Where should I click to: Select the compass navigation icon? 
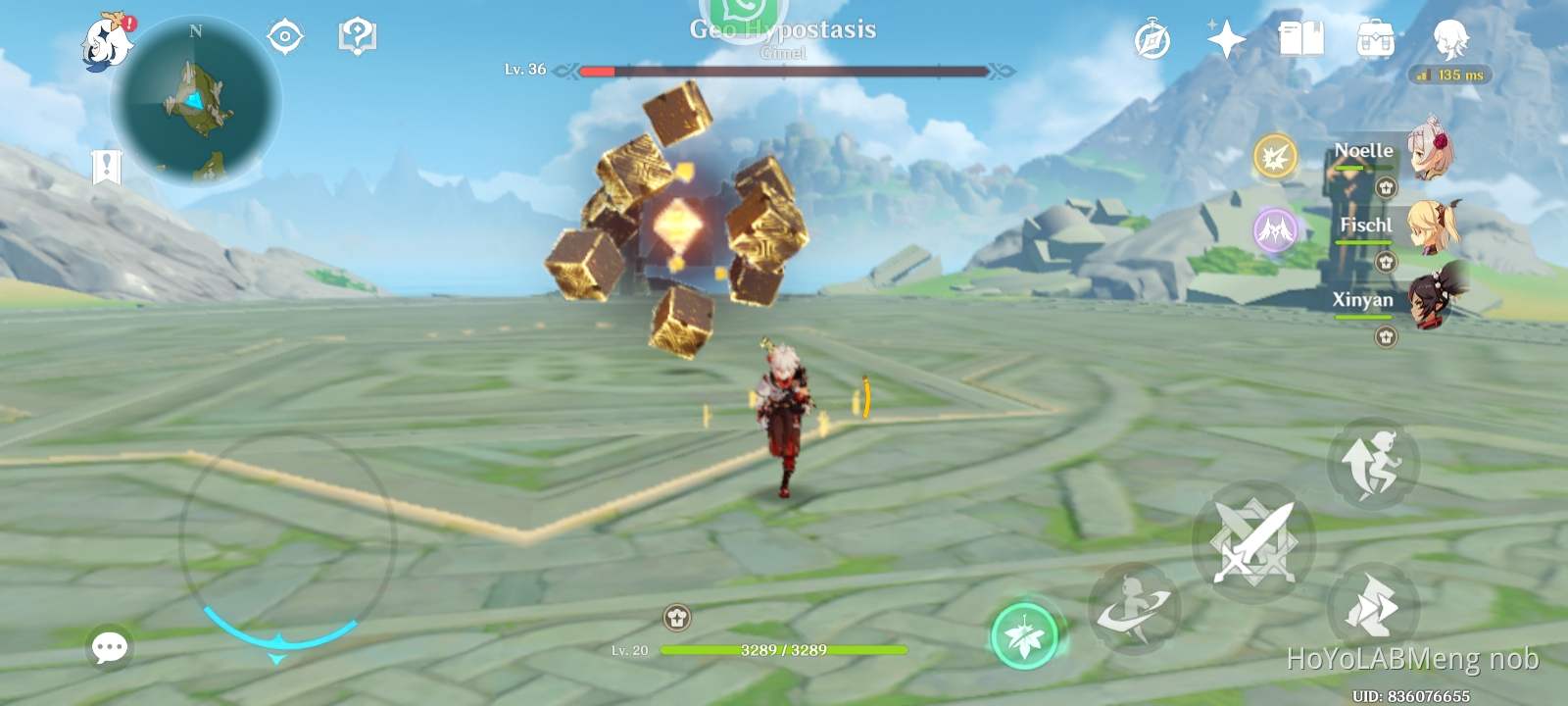[1151, 39]
